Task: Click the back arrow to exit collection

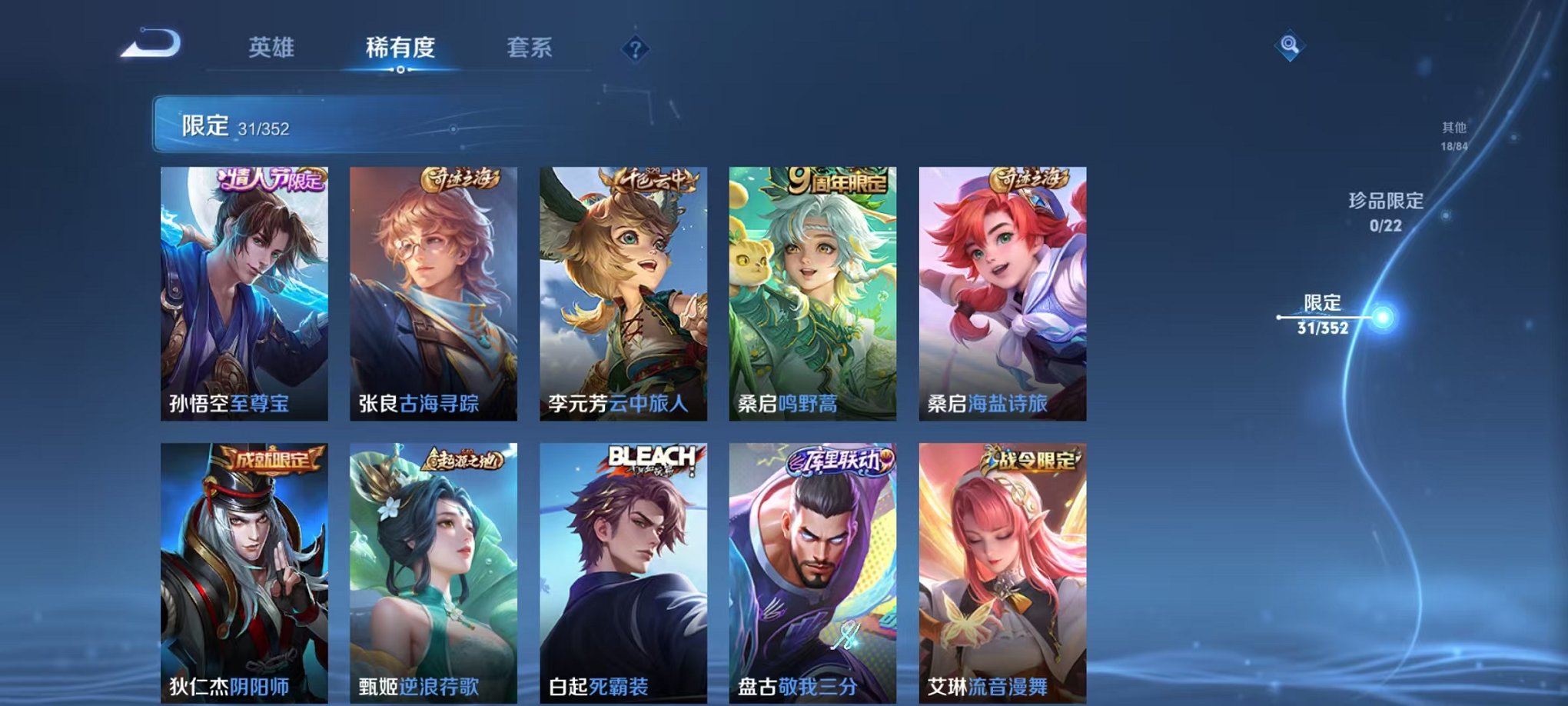Action: pos(148,44)
